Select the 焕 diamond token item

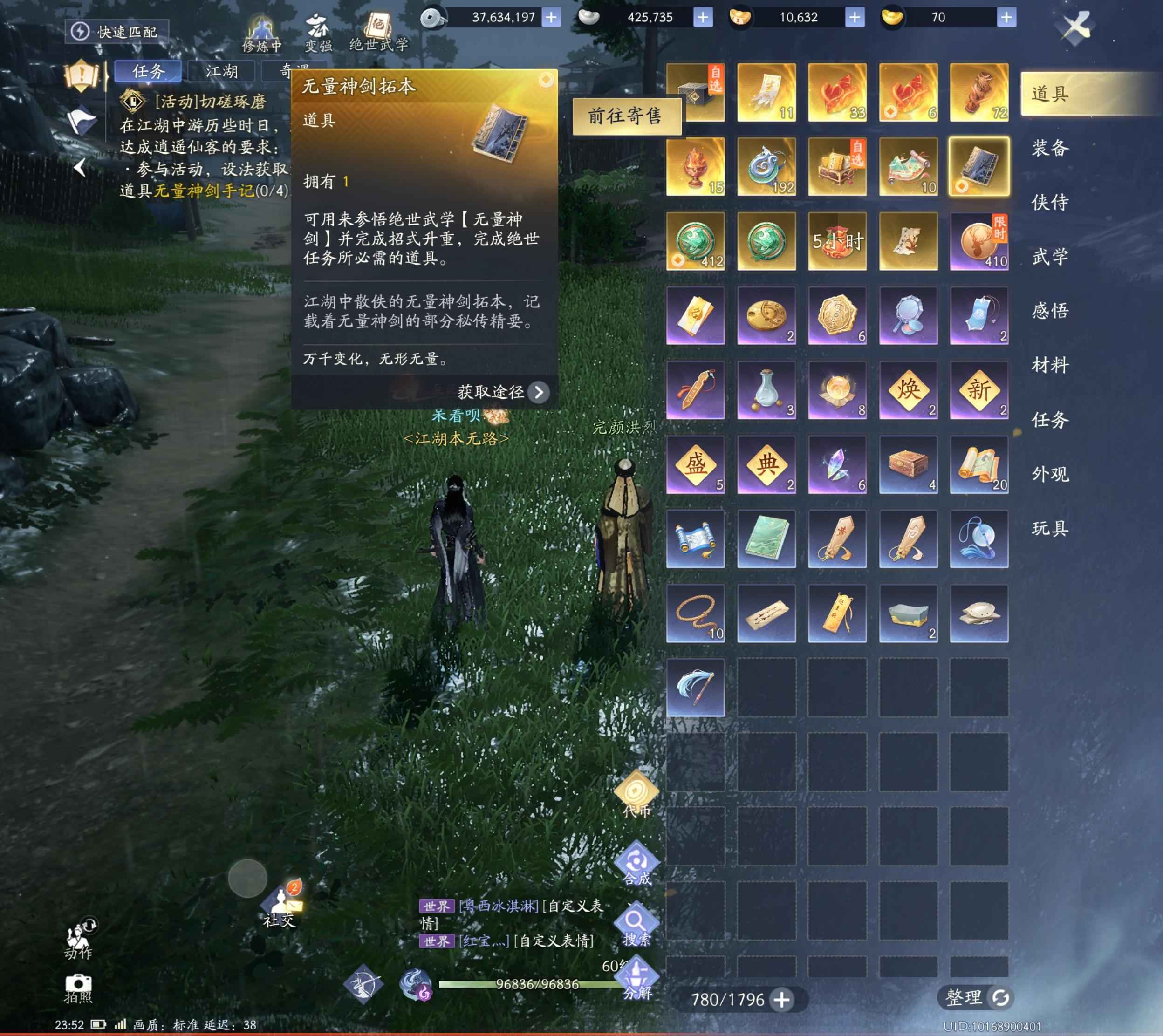coord(908,390)
